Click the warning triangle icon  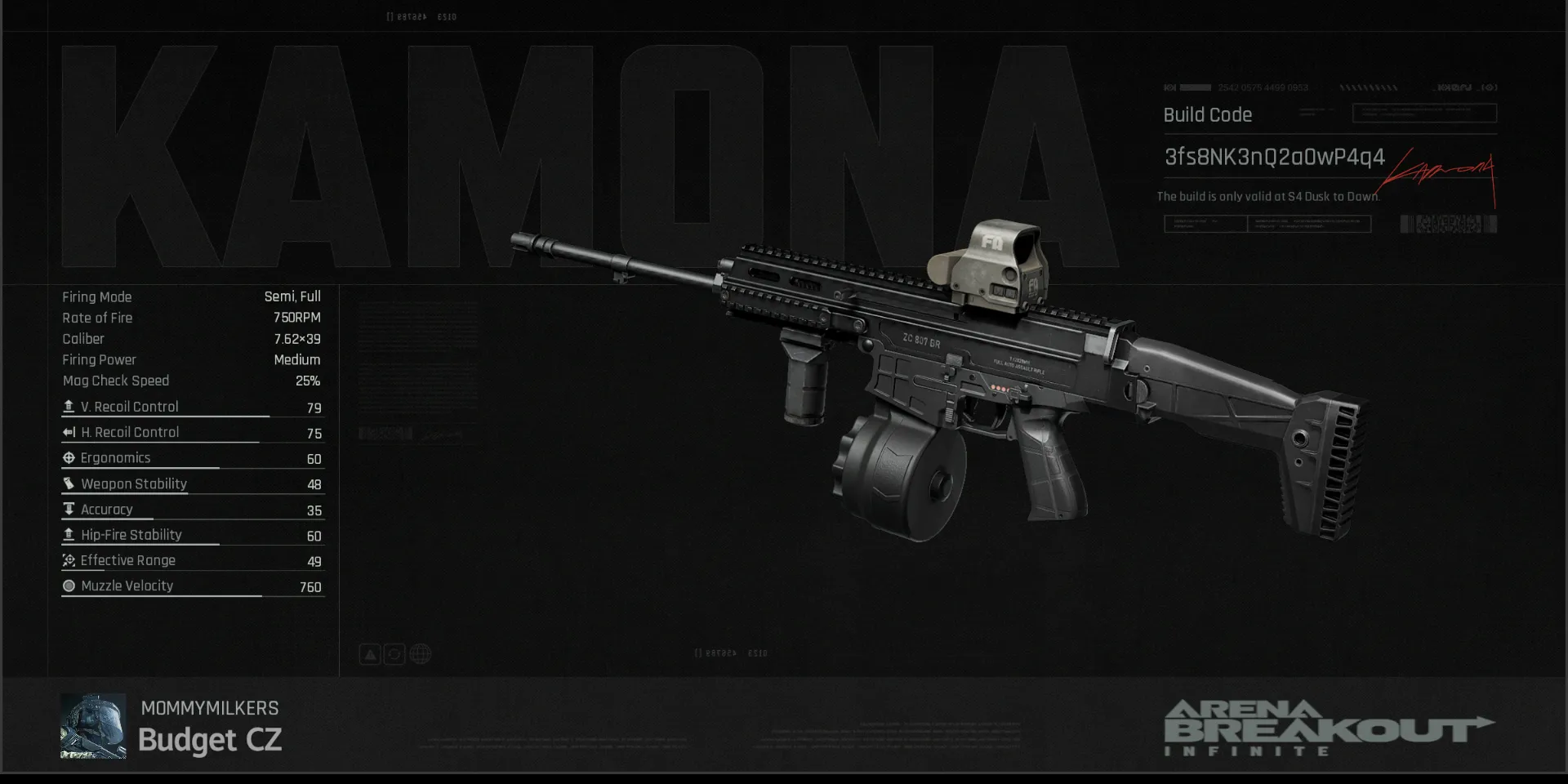[x=370, y=654]
